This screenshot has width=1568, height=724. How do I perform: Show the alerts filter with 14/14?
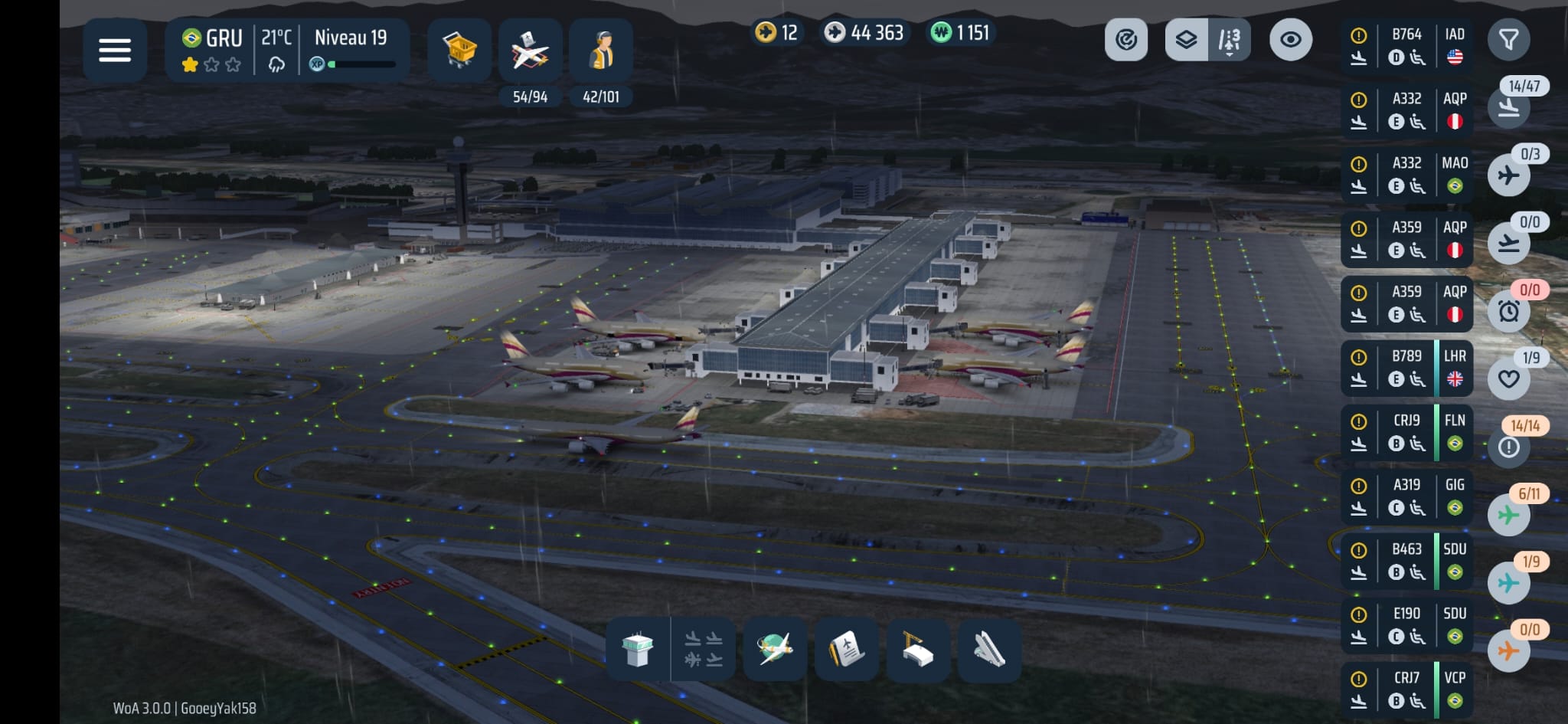coord(1508,447)
